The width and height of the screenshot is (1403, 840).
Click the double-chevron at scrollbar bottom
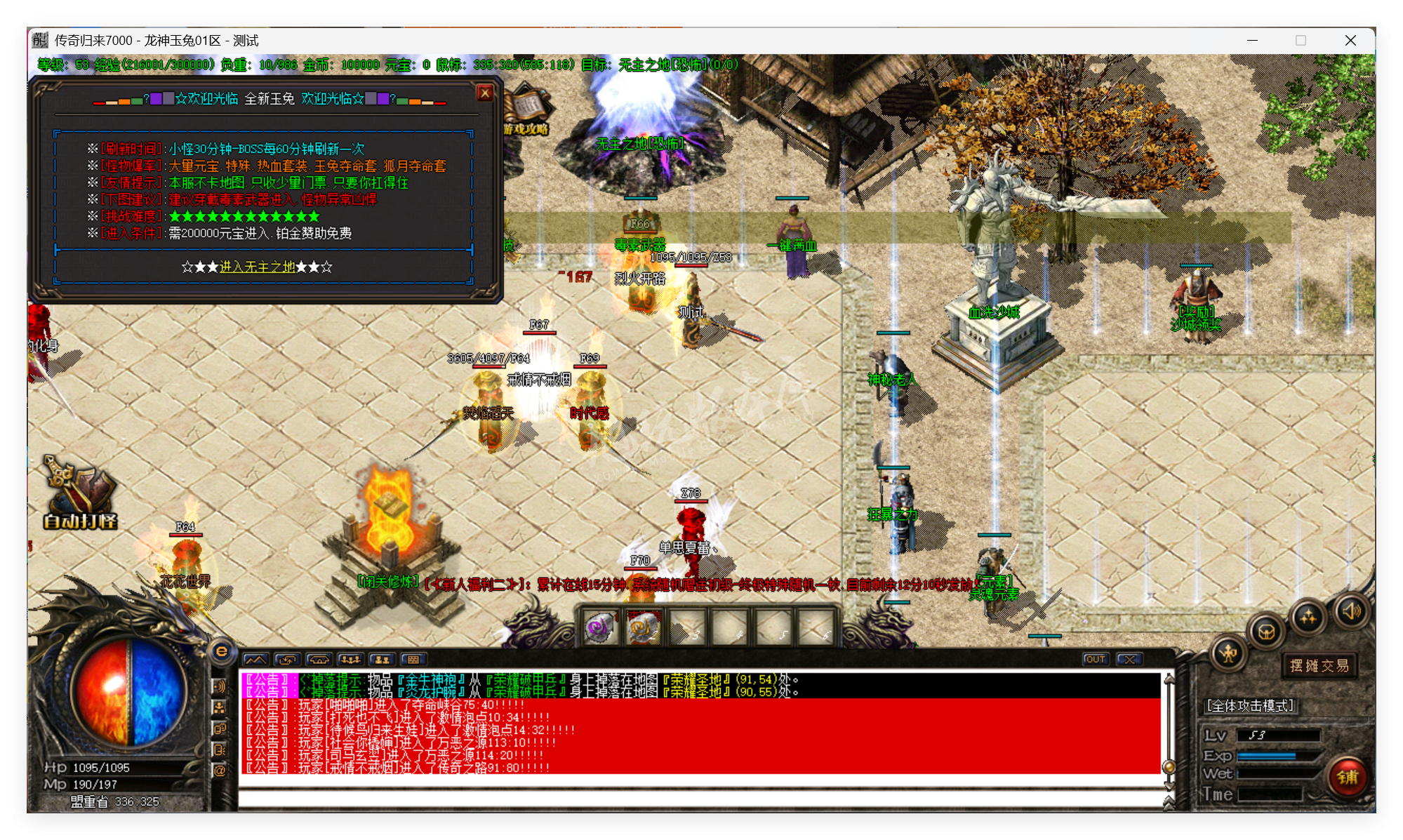pos(1169,804)
